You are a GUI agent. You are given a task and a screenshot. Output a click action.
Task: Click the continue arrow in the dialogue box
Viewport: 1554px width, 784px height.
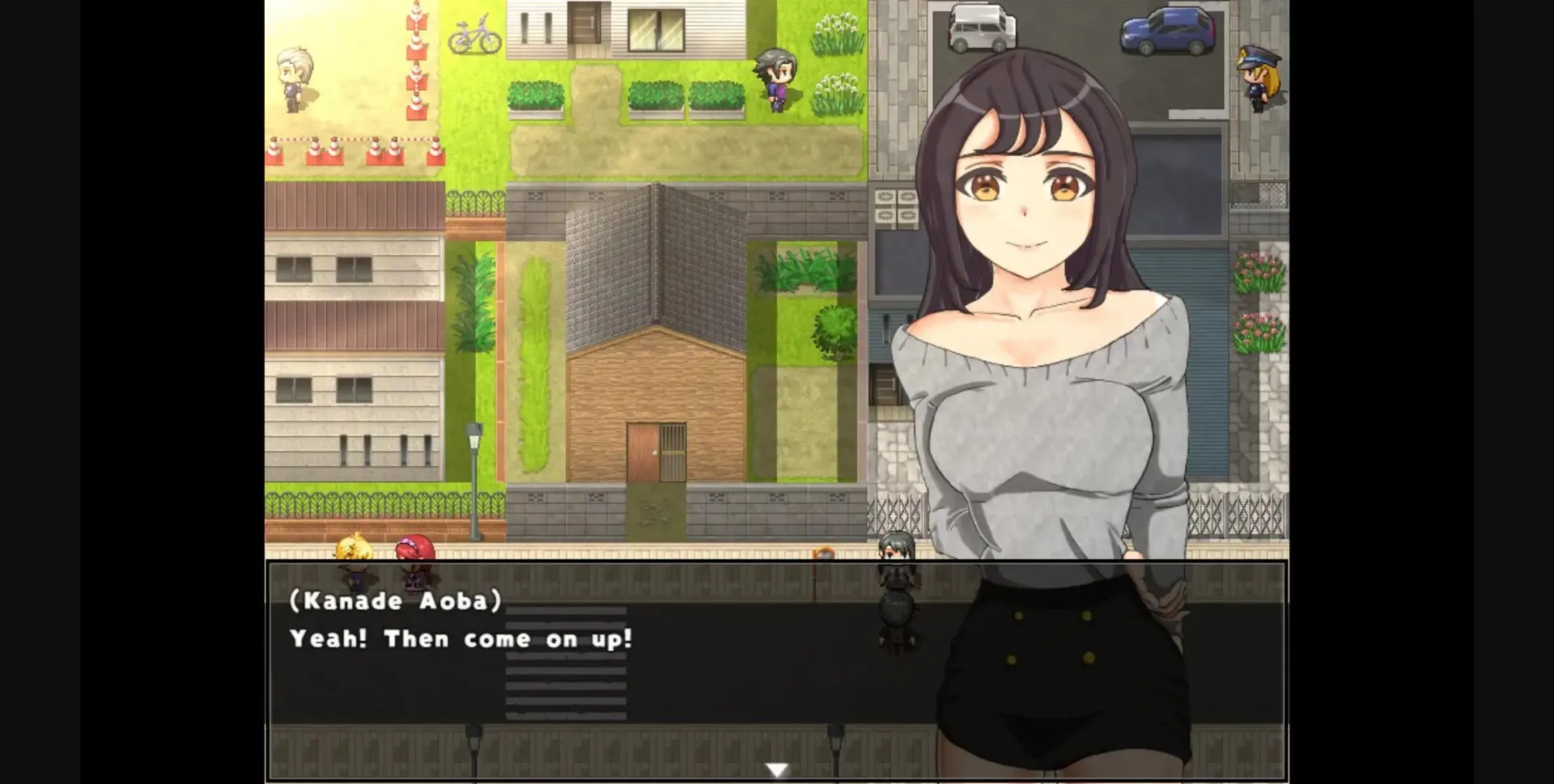point(775,769)
